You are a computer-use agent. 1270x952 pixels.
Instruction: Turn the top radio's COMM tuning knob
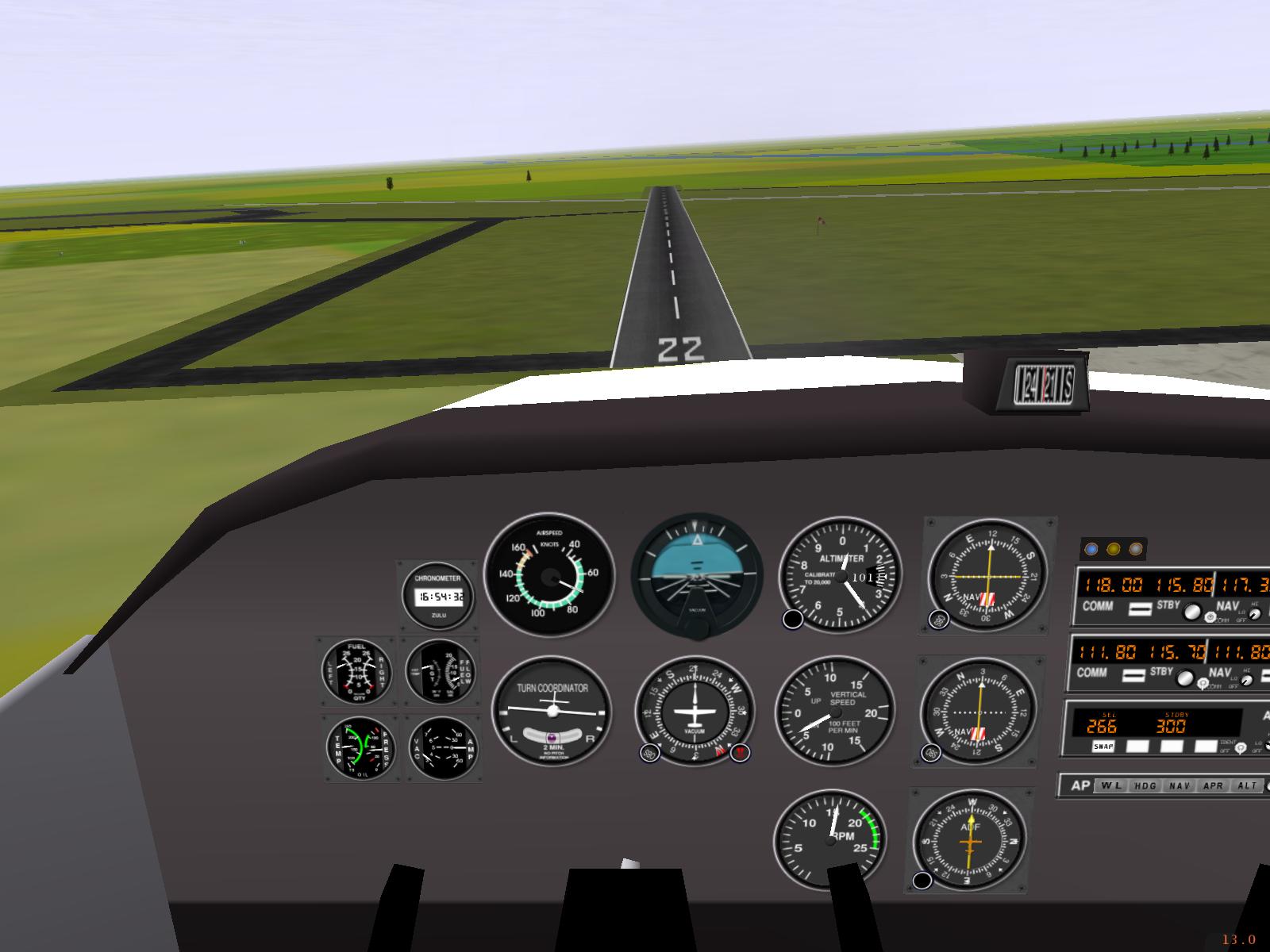(x=1191, y=611)
